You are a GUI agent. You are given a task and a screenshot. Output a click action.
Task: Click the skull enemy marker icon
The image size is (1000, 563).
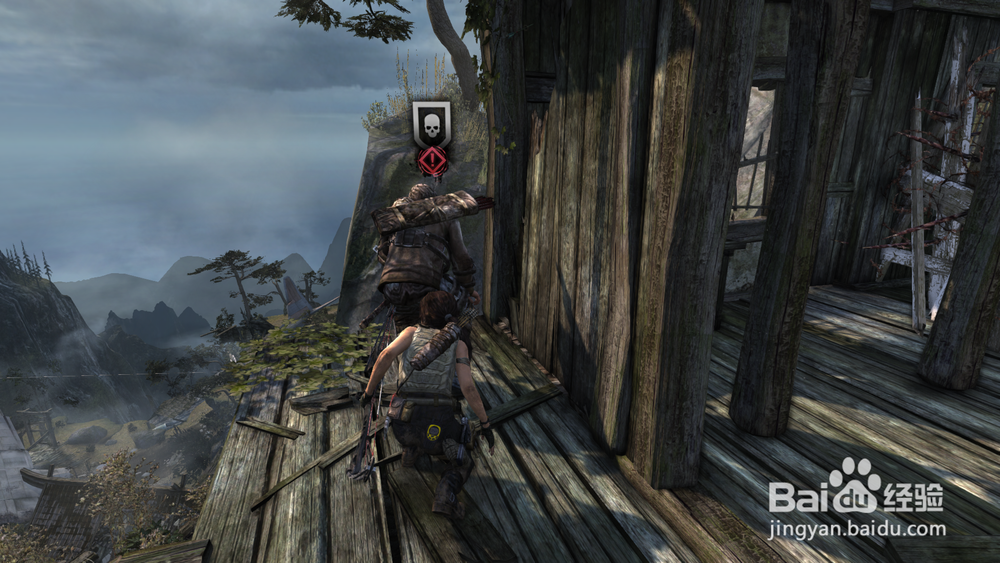pos(432,124)
